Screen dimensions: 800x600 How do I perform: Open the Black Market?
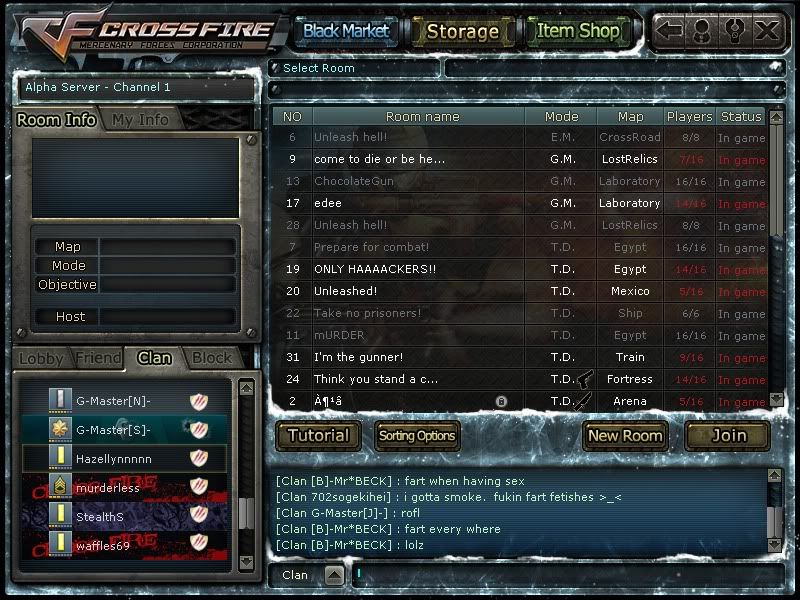coord(345,31)
